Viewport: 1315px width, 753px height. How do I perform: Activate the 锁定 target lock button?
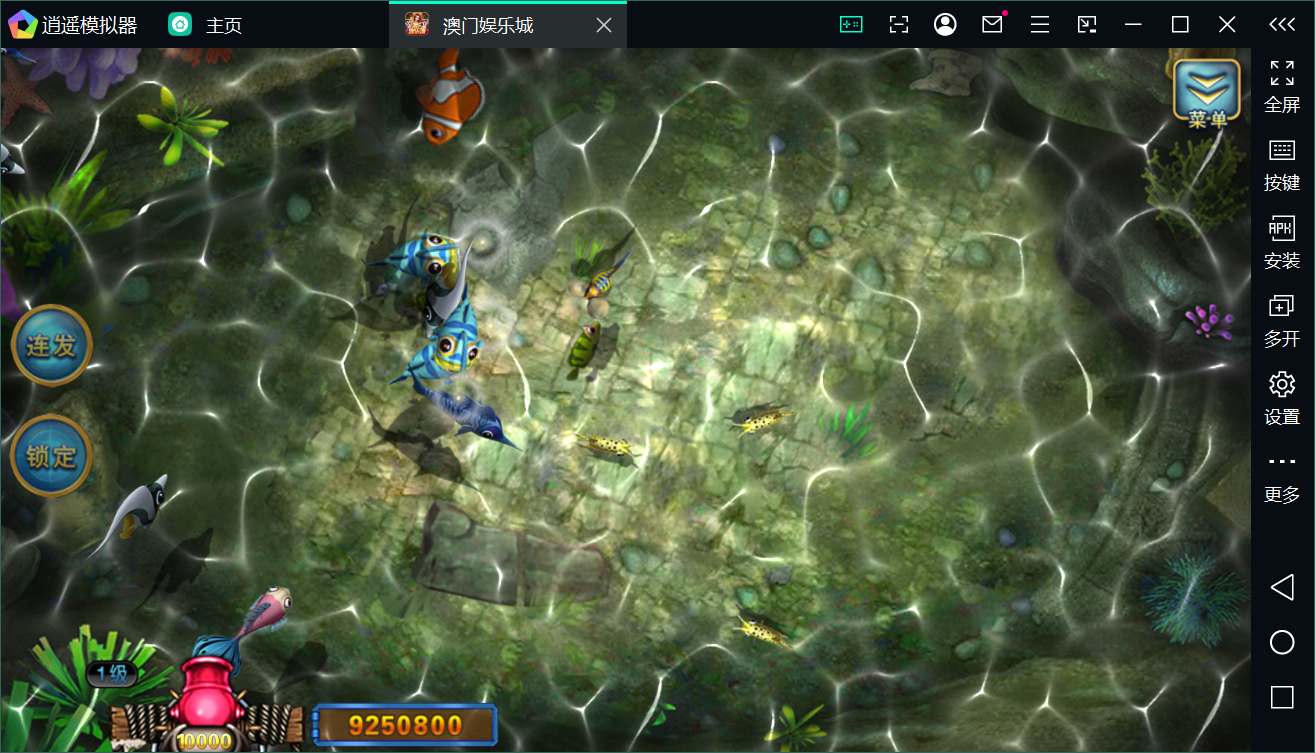52,456
